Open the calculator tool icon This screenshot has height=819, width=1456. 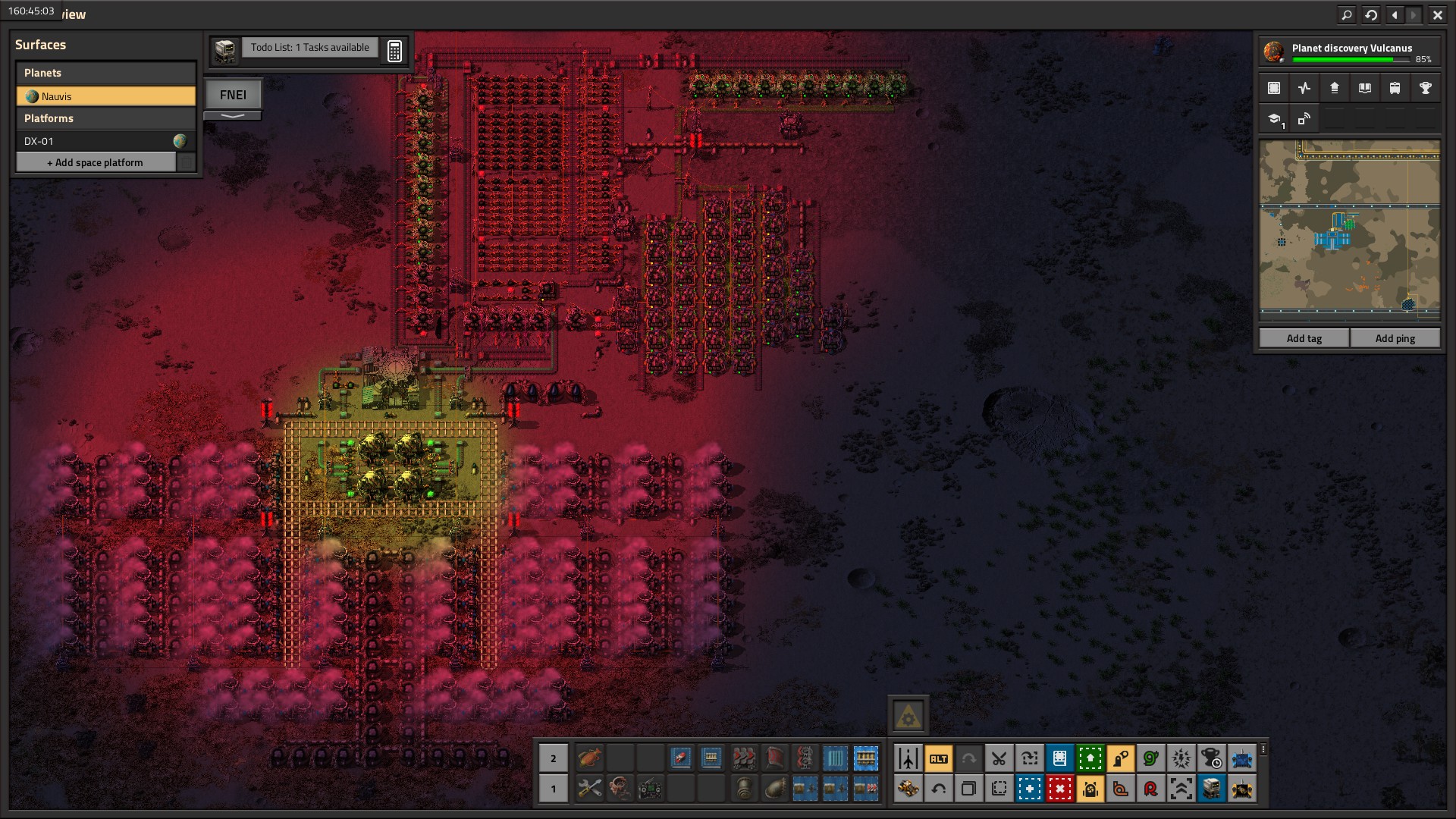click(394, 51)
